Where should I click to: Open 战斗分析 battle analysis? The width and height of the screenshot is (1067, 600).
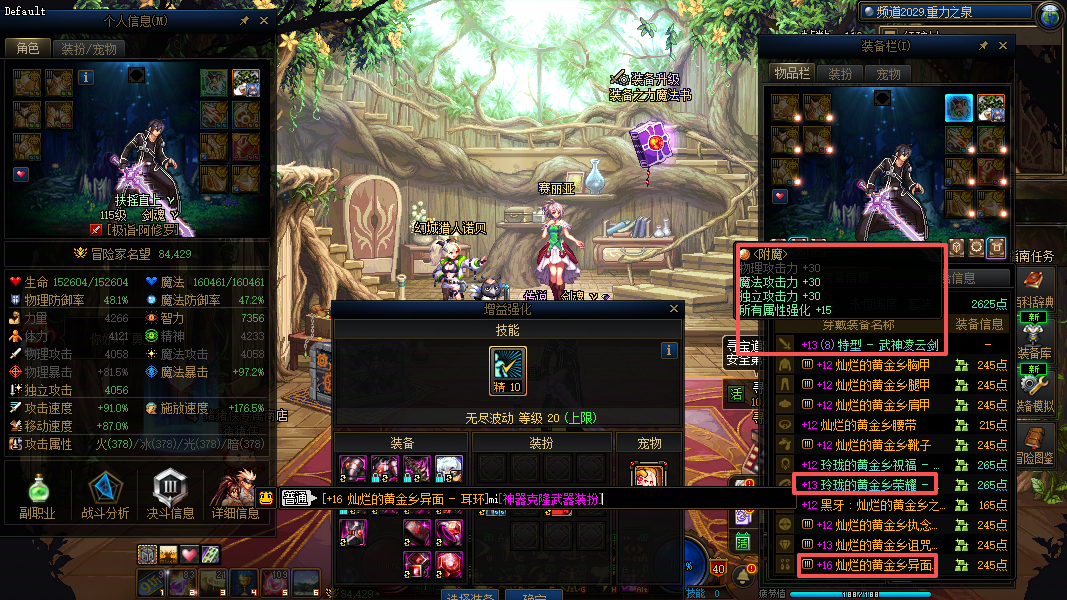point(105,497)
